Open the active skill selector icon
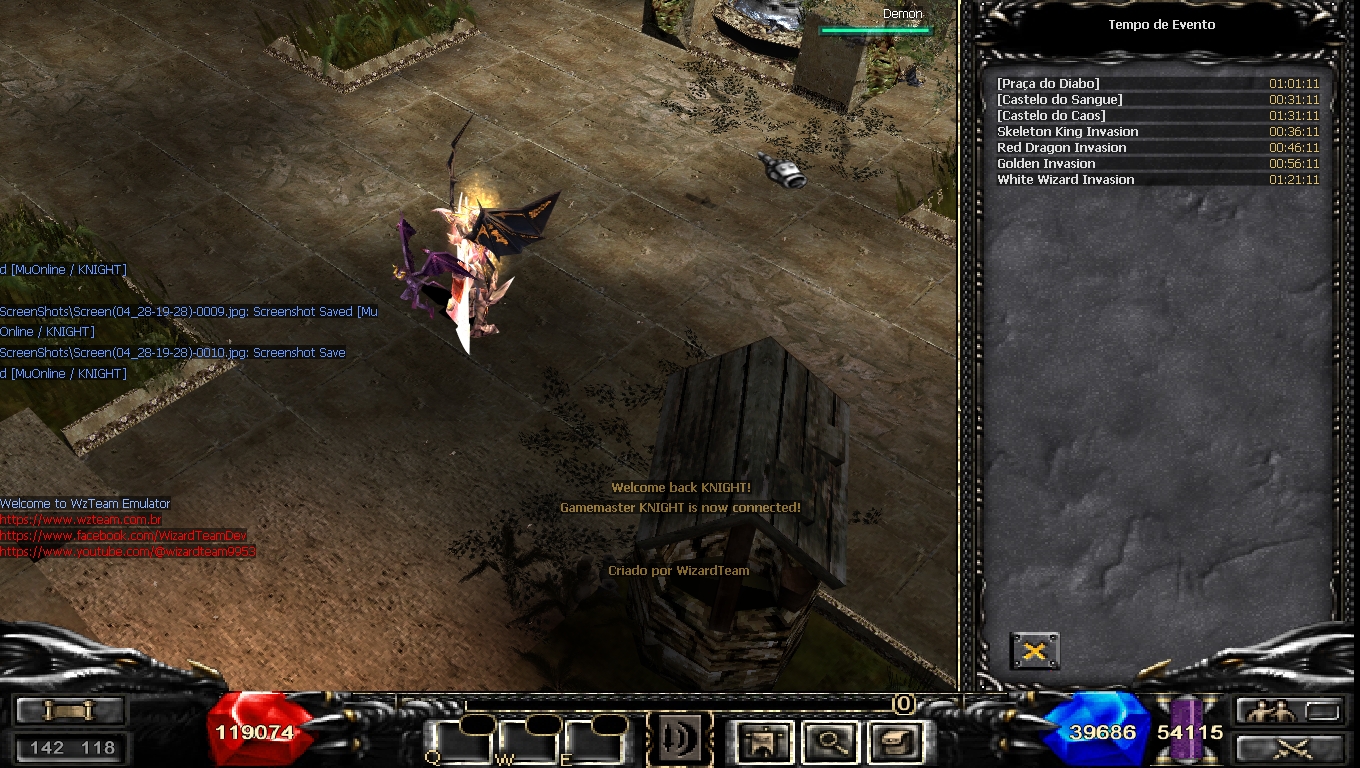This screenshot has width=1360, height=768. (x=679, y=740)
